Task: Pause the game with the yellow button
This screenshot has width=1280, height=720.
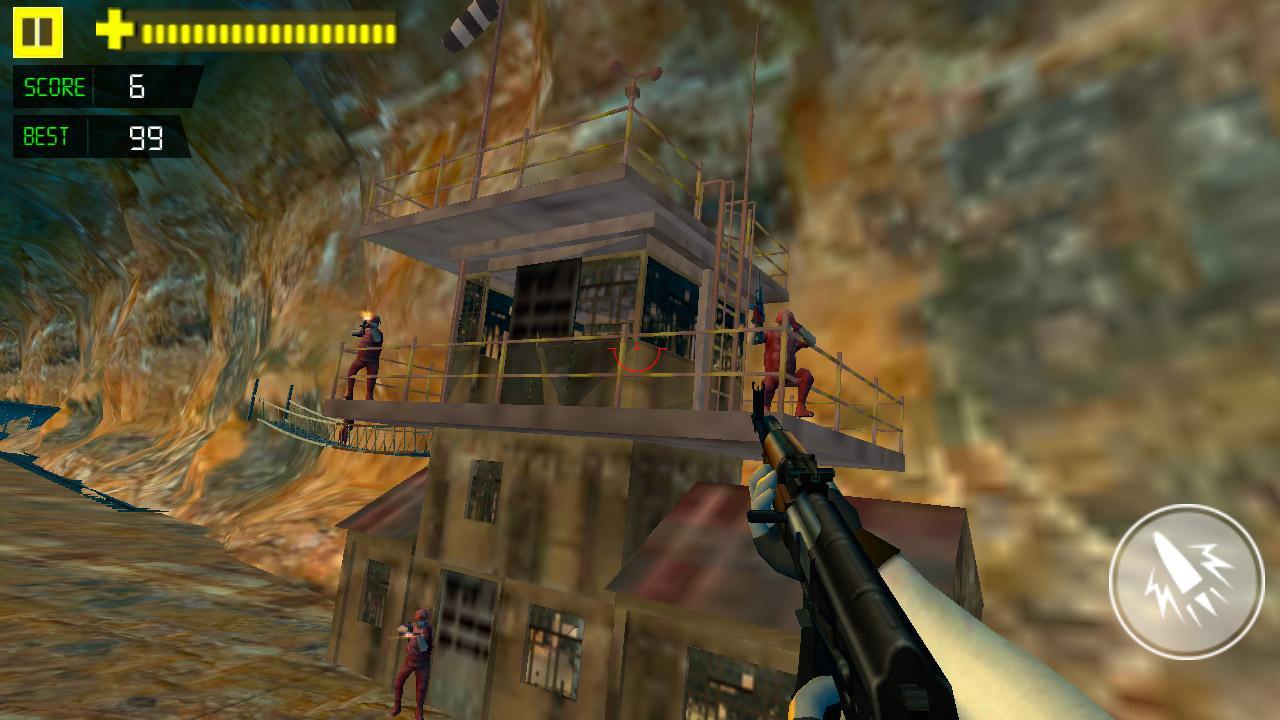Action: (x=38, y=33)
